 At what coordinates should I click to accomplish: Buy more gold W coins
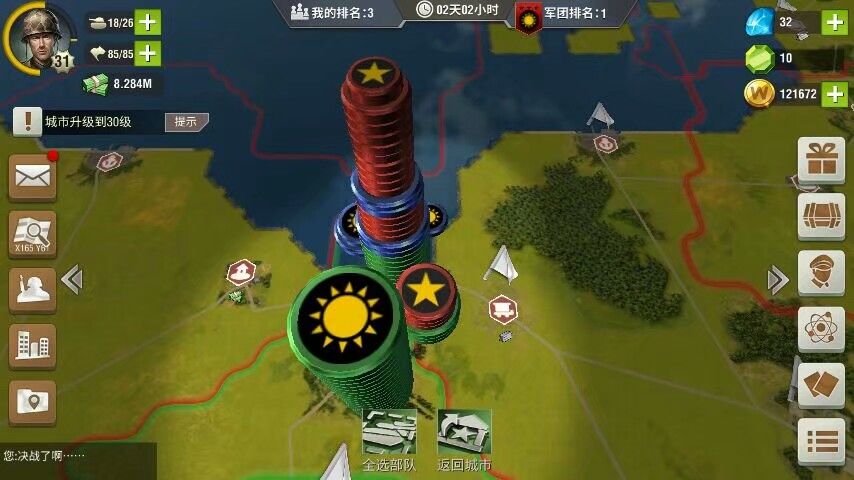(834, 94)
